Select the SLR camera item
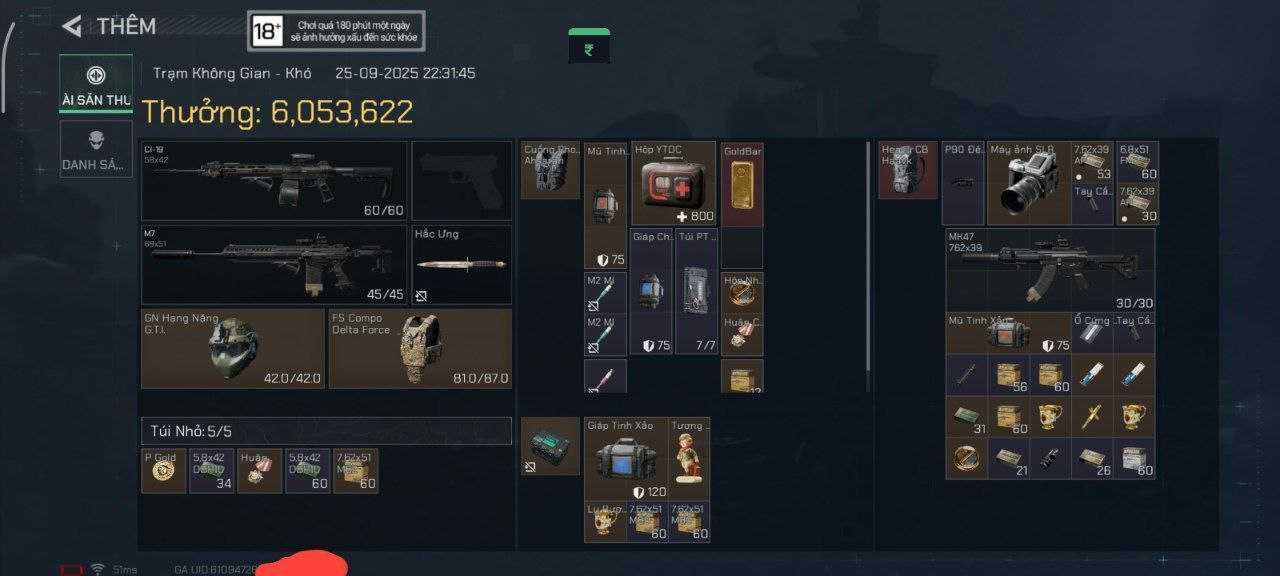Image resolution: width=1280 pixels, height=576 pixels. pos(1028,184)
